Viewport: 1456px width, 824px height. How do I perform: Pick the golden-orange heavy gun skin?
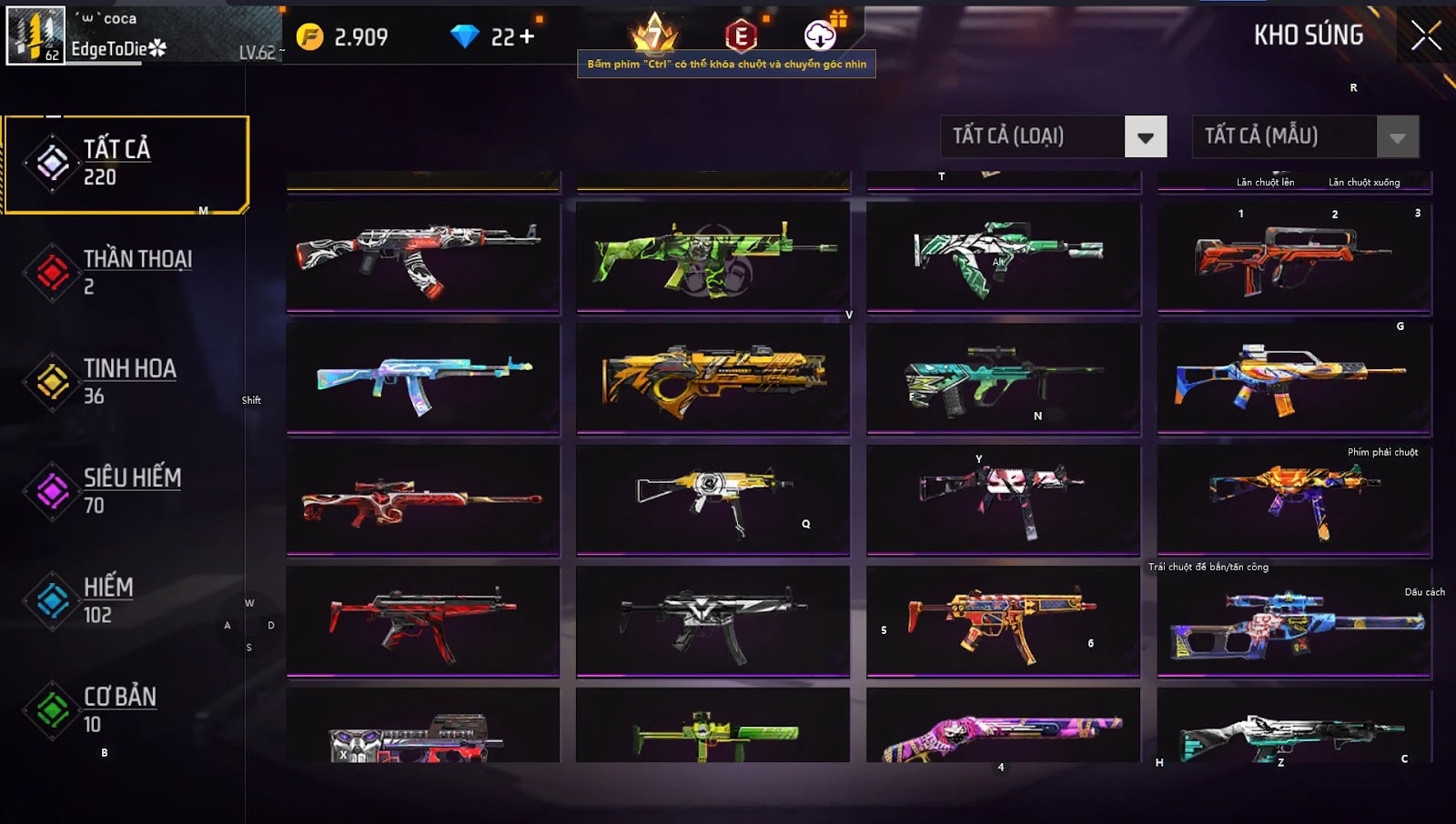[713, 378]
